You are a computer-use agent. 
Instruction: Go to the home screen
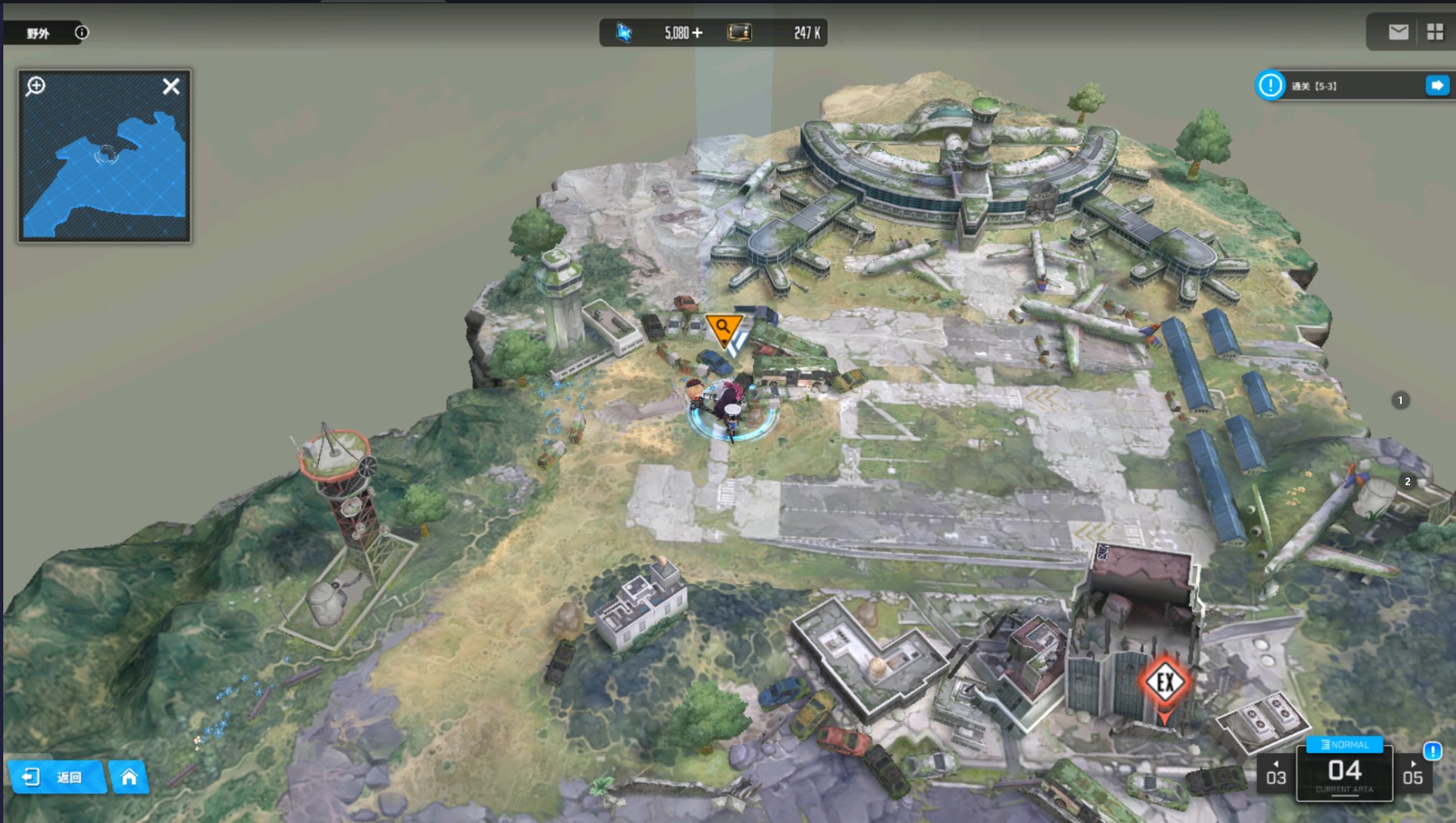[x=129, y=777]
